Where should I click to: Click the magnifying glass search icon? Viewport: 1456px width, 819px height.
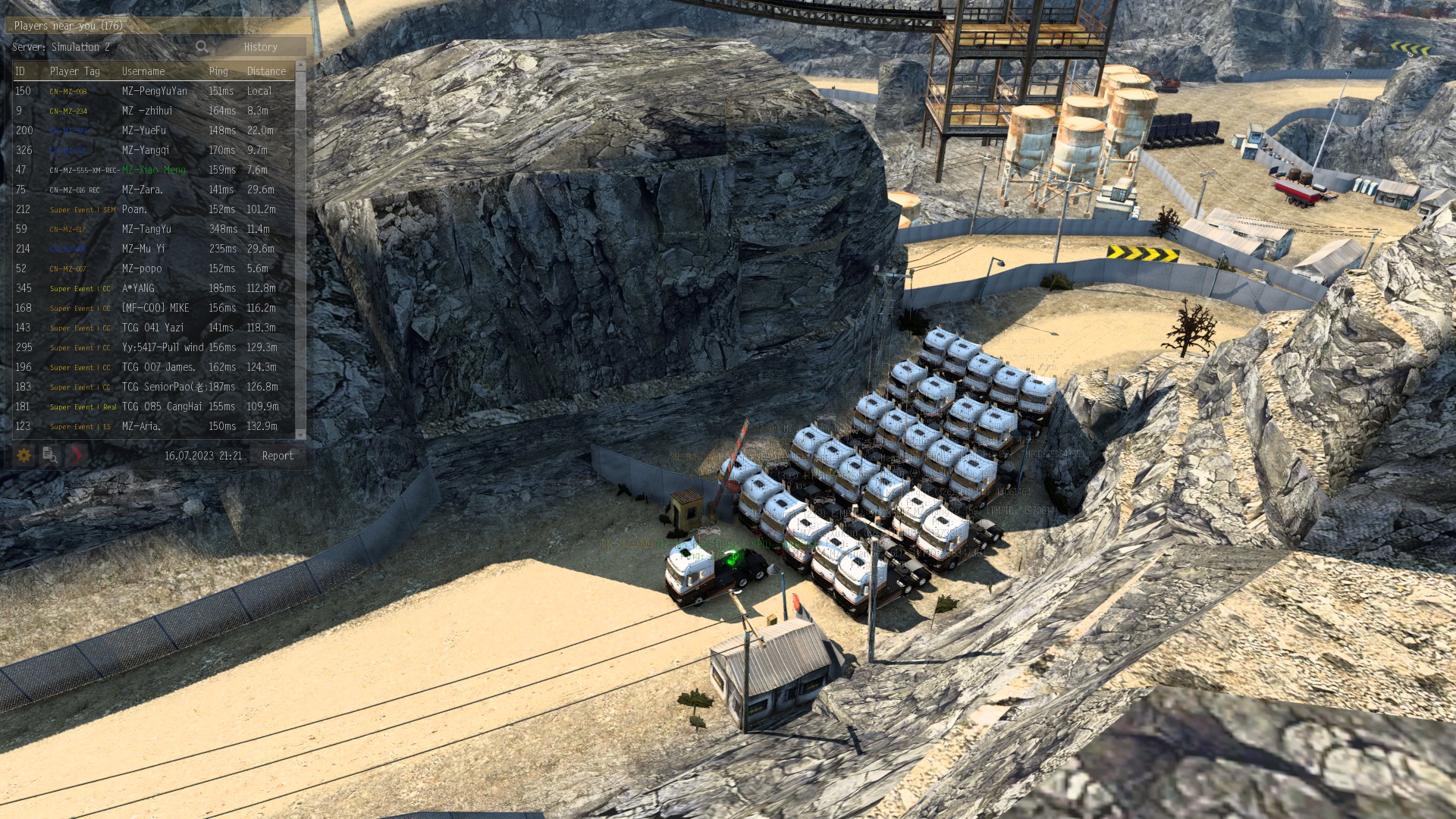tap(201, 47)
